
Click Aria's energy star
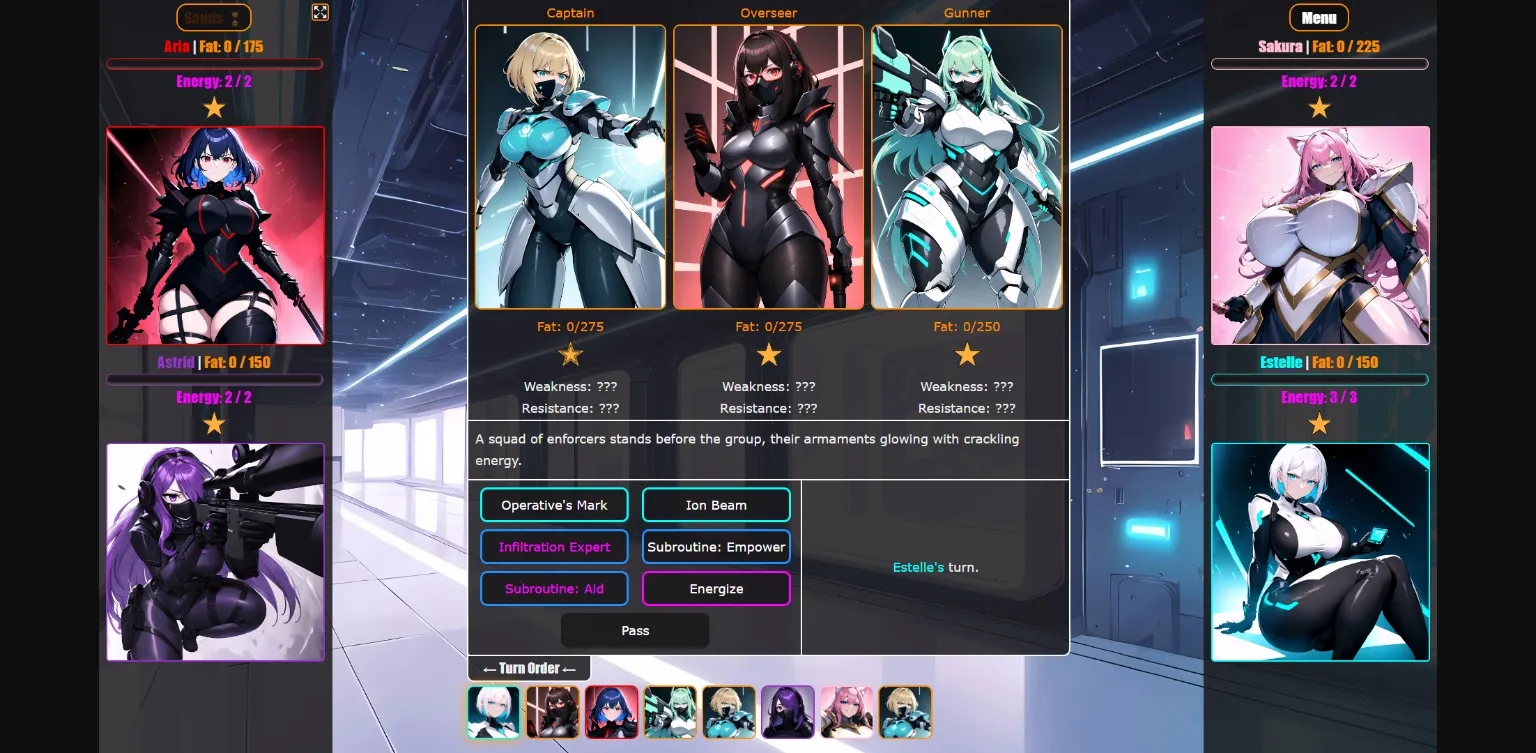click(x=214, y=106)
